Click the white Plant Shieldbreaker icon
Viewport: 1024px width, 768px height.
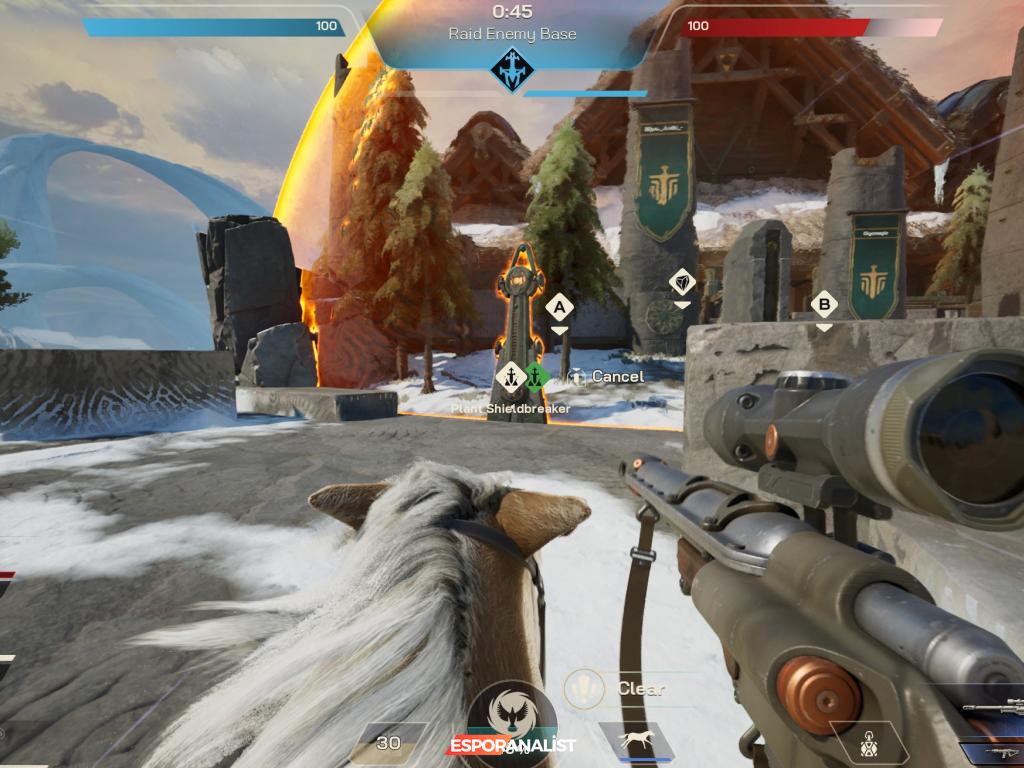511,376
